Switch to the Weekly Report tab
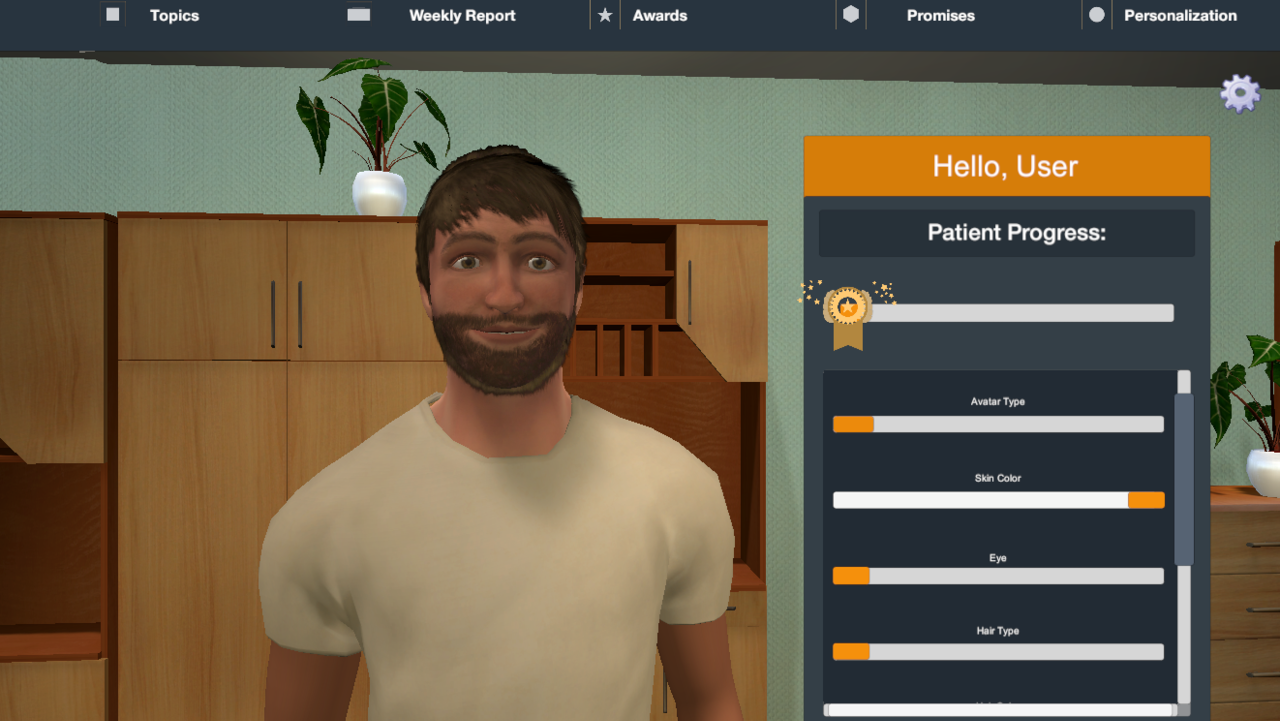Viewport: 1280px width, 721px height. click(461, 16)
